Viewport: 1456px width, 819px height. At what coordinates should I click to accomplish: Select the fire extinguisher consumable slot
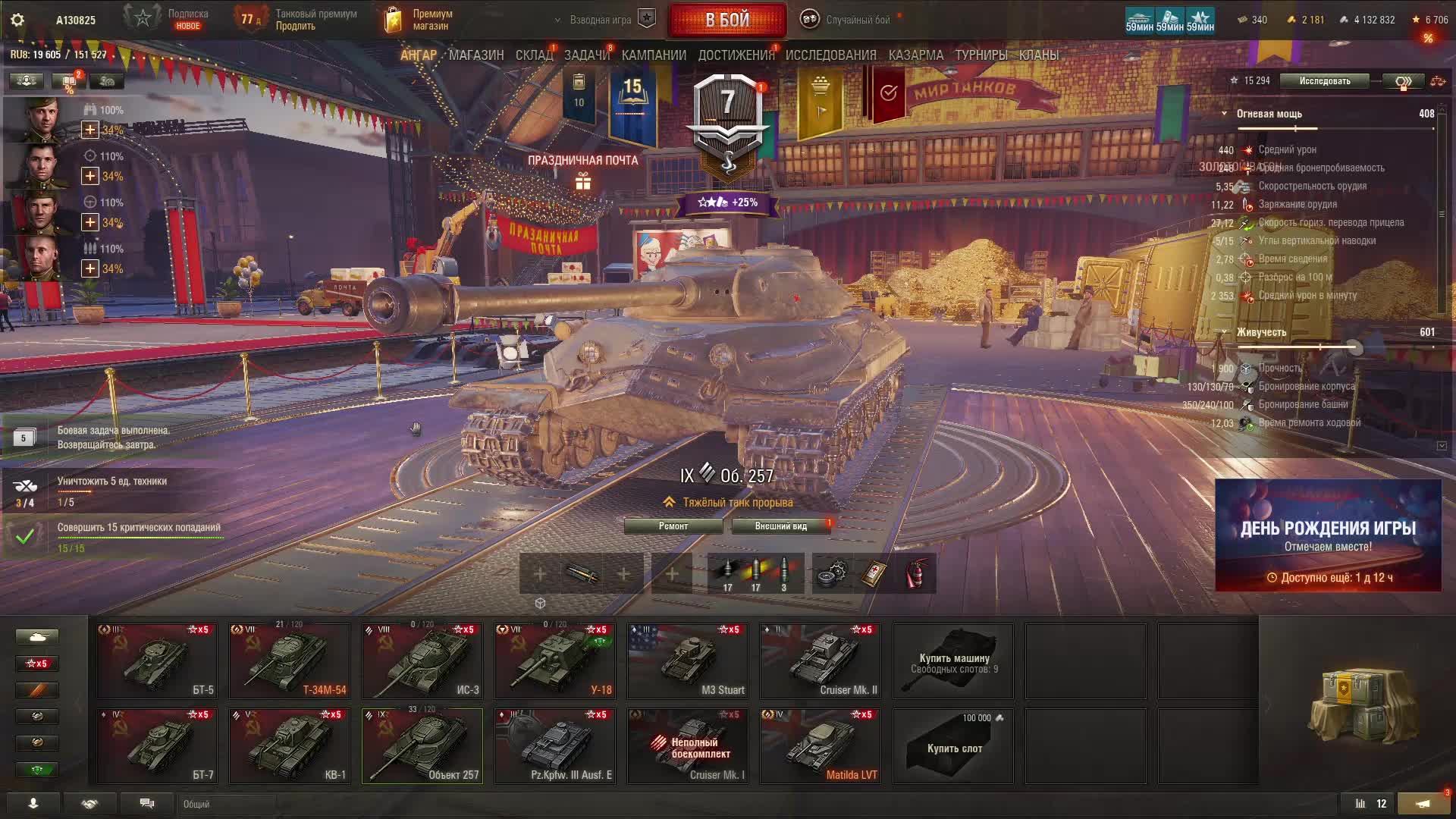(x=917, y=574)
